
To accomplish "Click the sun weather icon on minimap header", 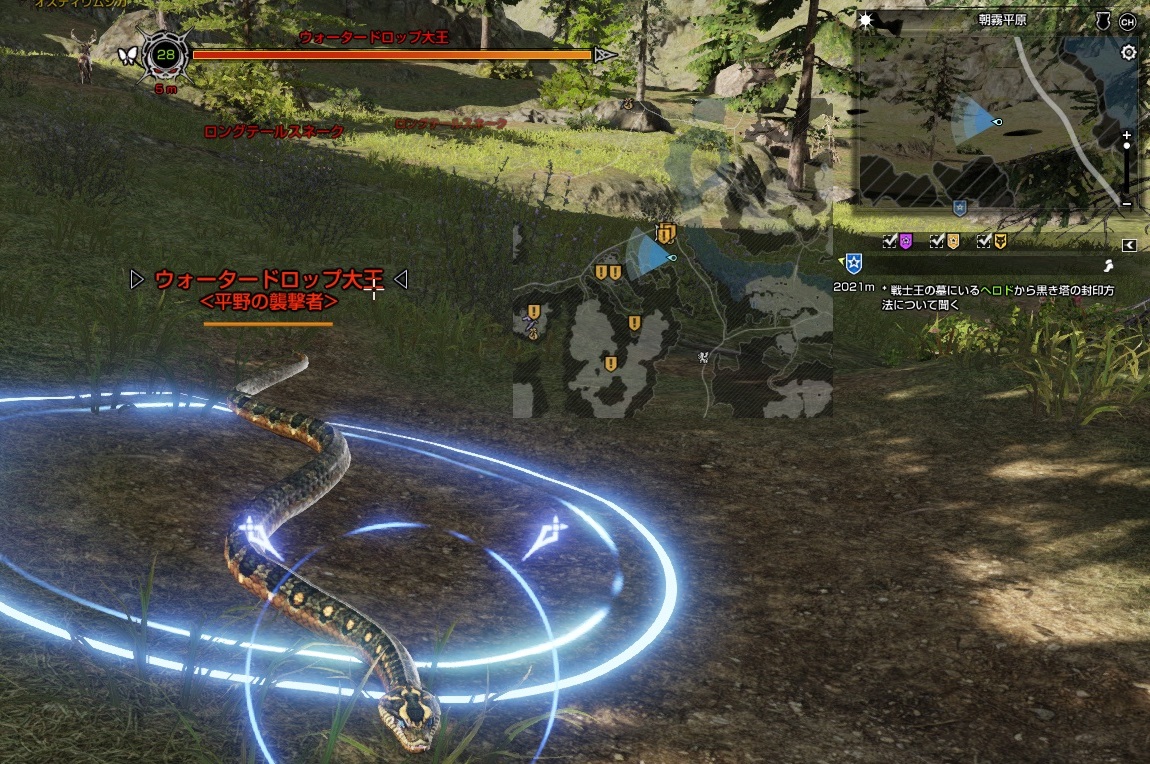I will pyautogui.click(x=867, y=20).
